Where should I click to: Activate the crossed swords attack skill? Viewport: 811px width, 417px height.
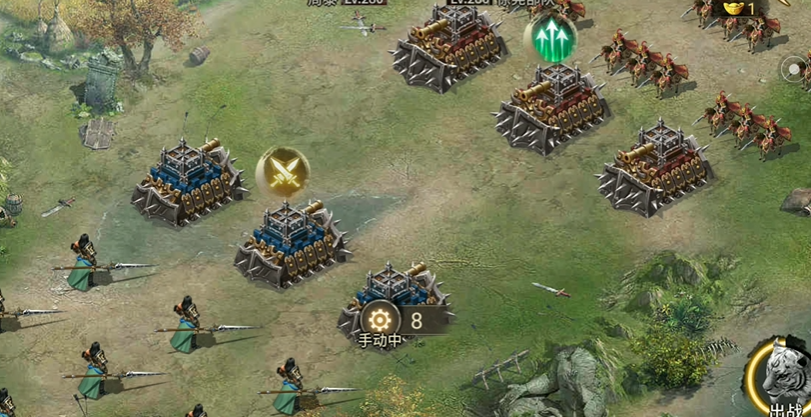[282, 174]
